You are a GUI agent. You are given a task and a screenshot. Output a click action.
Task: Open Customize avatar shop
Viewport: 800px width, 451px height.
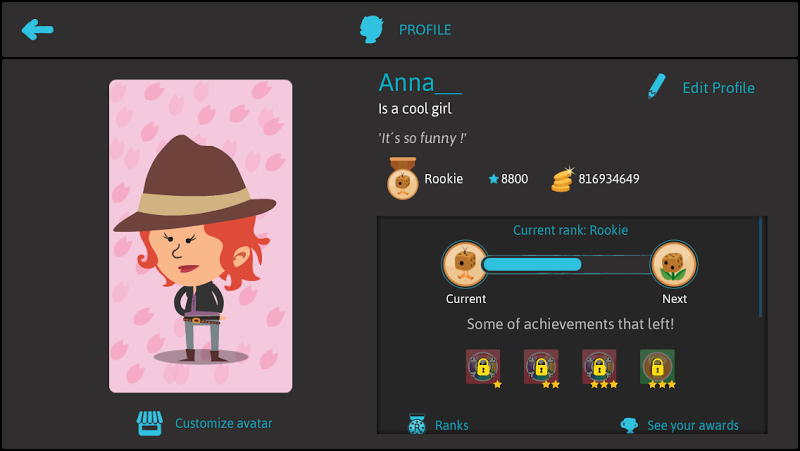[205, 423]
